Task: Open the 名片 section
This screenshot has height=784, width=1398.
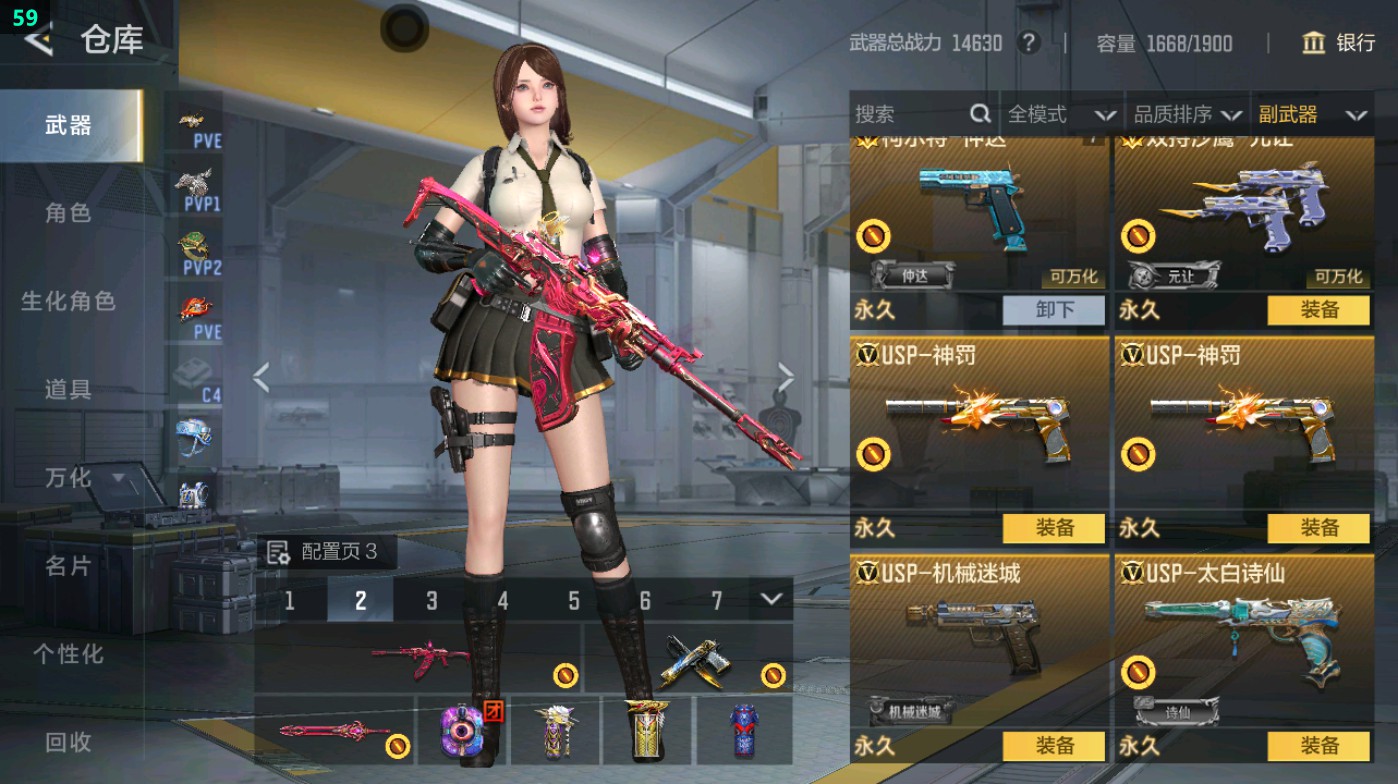Action: (x=68, y=566)
